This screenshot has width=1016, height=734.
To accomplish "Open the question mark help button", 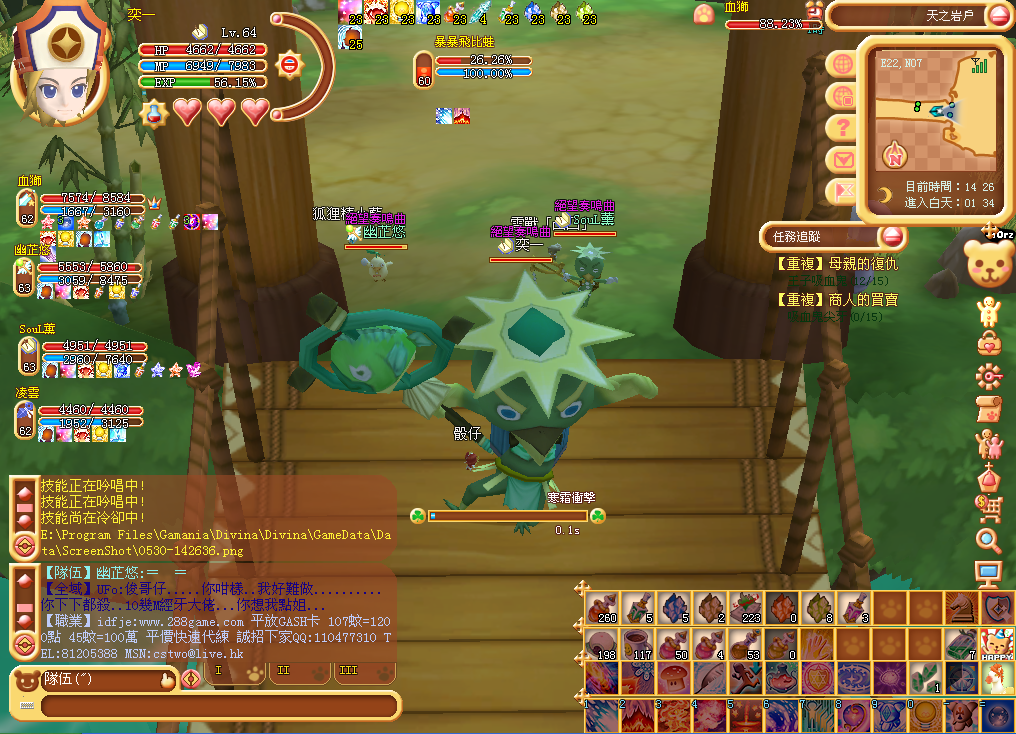I will [843, 127].
